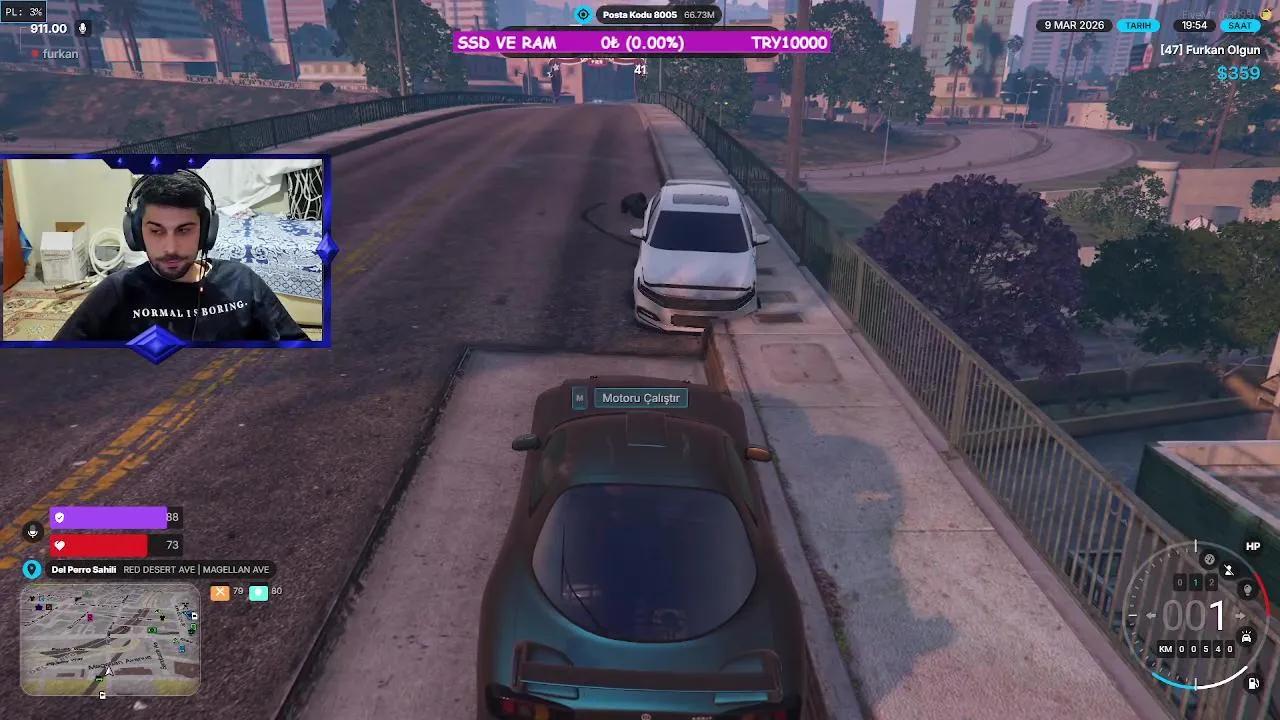Click the fuel pump icon on the speedometer

coord(1252,683)
